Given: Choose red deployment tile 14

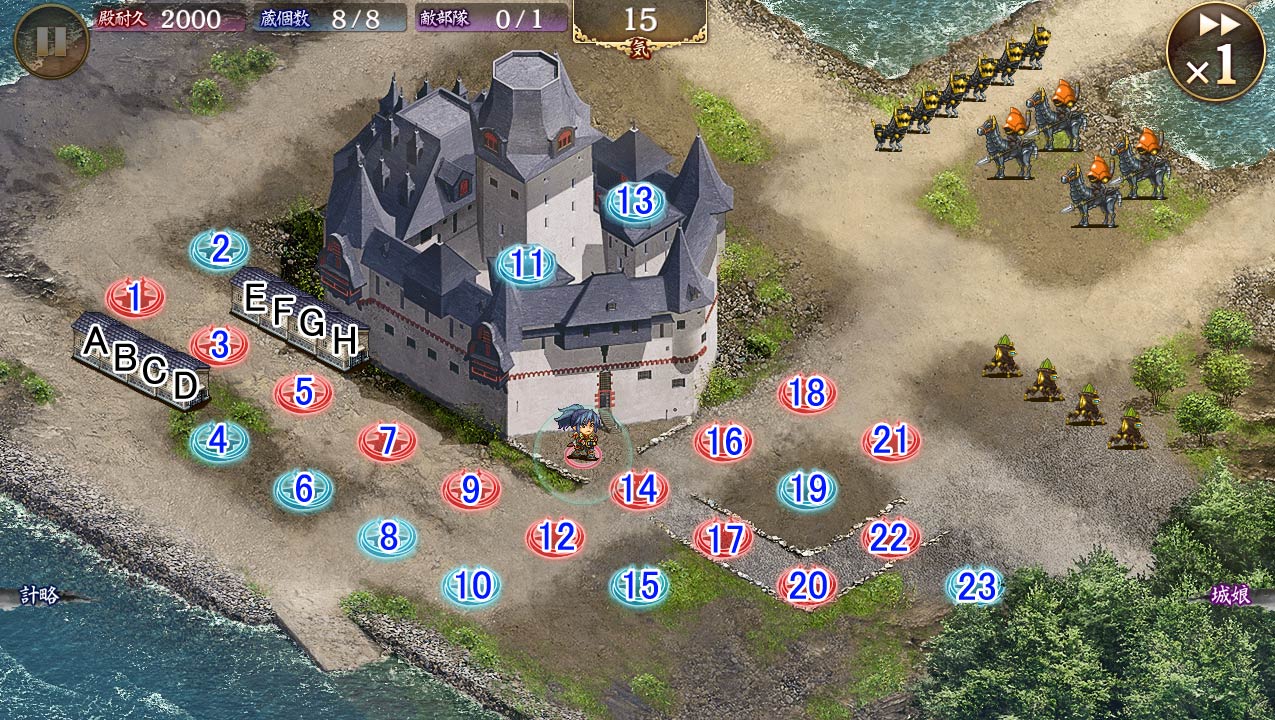Looking at the screenshot, I should pyautogui.click(x=639, y=489).
